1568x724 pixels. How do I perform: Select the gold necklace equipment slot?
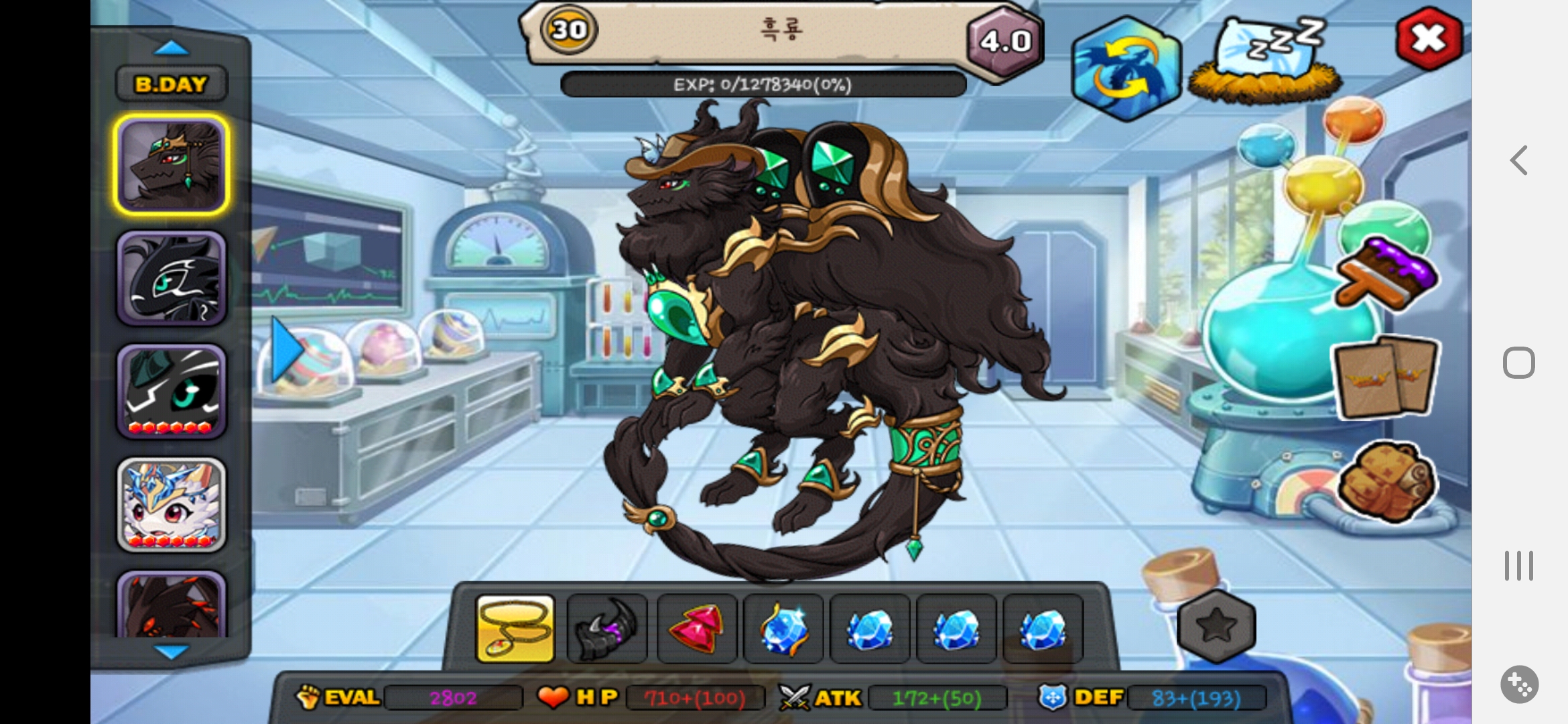pyautogui.click(x=515, y=629)
